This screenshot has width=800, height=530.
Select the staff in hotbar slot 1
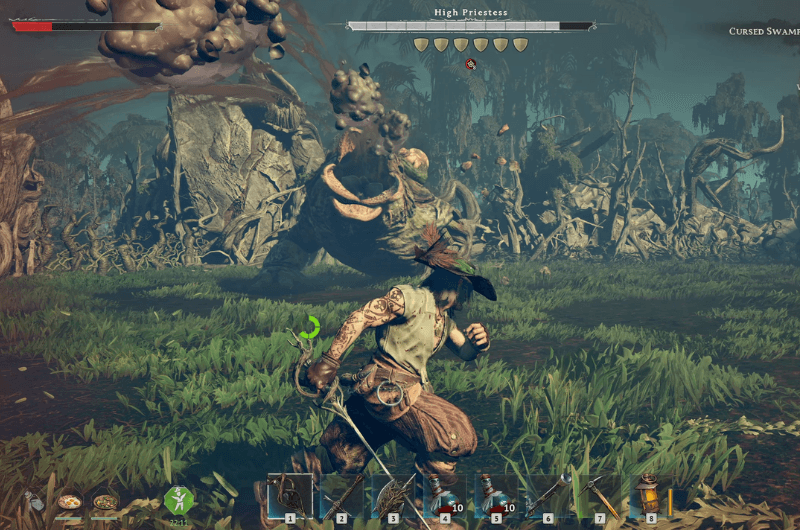click(x=290, y=496)
